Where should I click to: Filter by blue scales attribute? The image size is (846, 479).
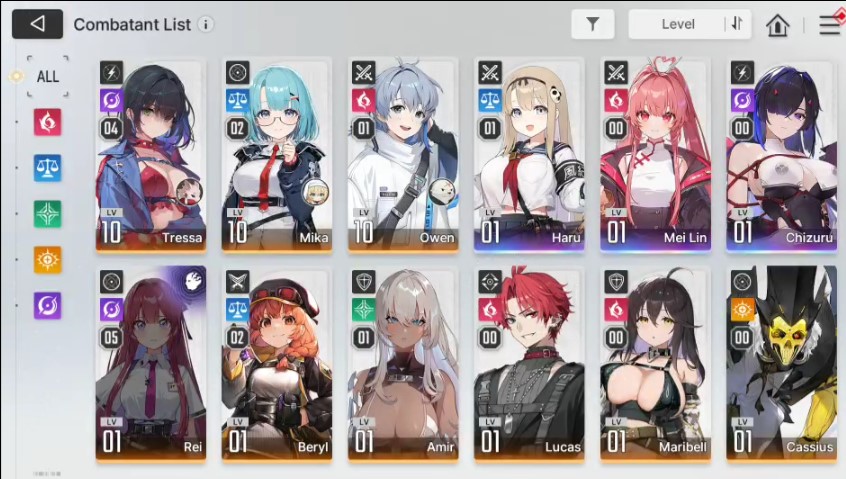pos(48,168)
